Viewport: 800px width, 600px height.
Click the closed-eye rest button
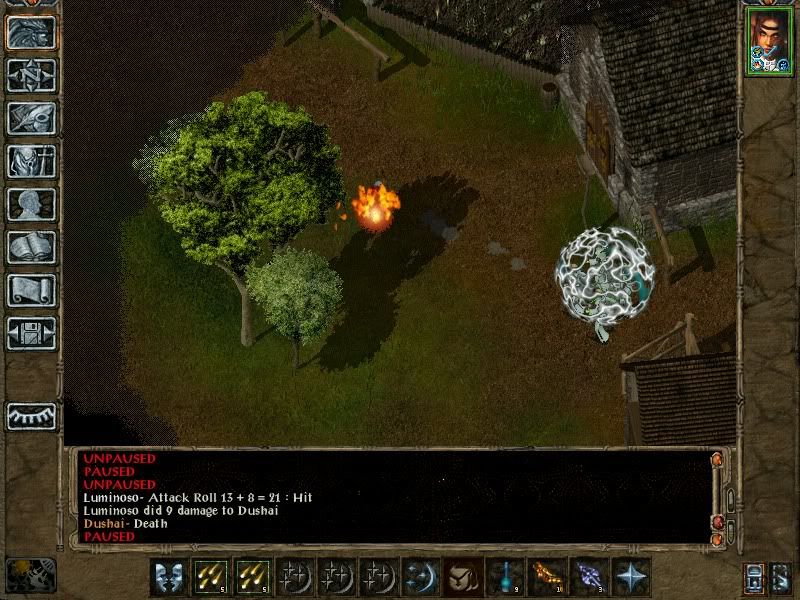(x=31, y=416)
